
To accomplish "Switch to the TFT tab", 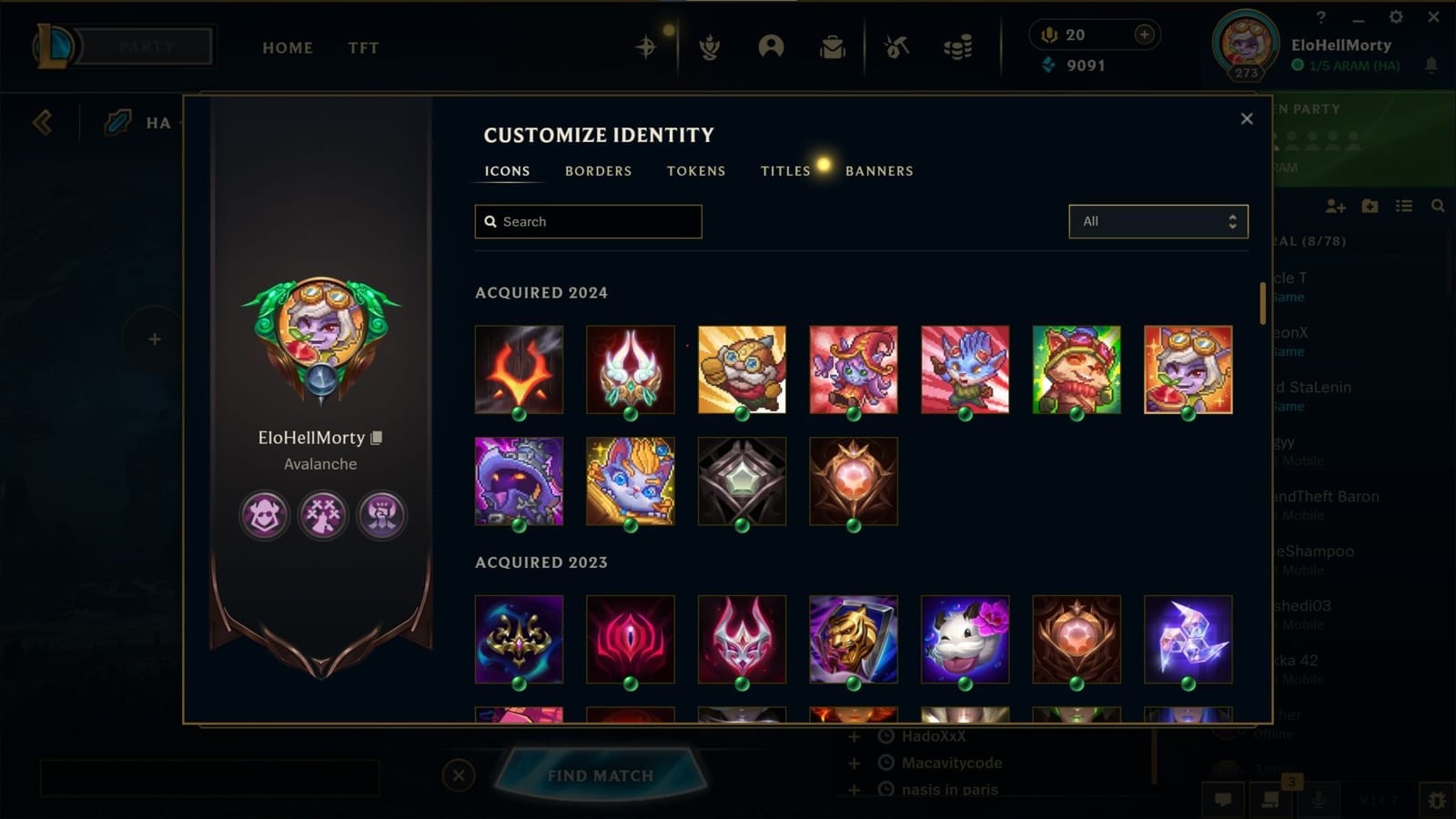I will (363, 47).
